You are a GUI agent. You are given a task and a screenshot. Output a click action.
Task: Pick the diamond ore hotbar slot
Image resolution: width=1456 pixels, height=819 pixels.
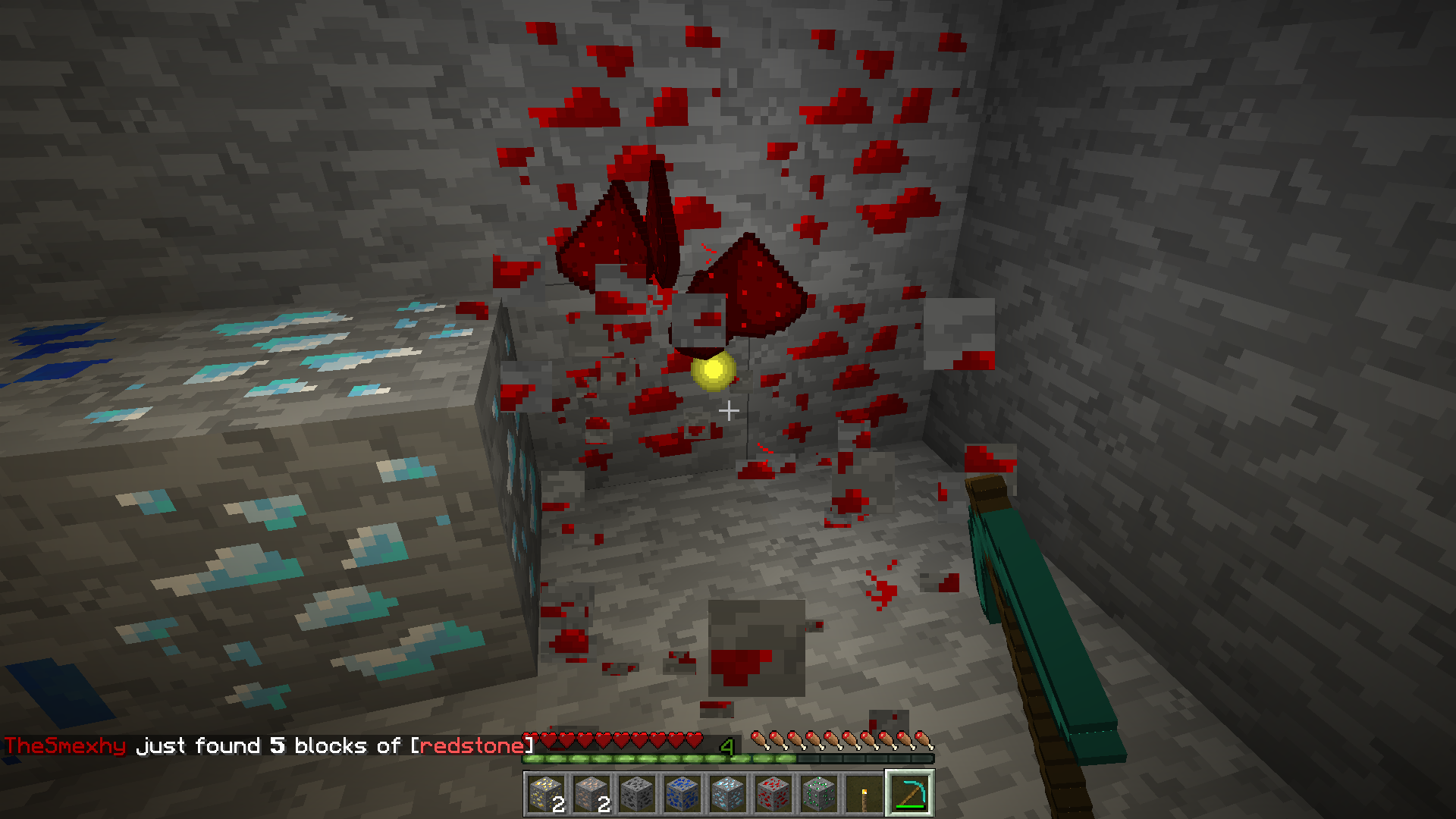point(728,793)
